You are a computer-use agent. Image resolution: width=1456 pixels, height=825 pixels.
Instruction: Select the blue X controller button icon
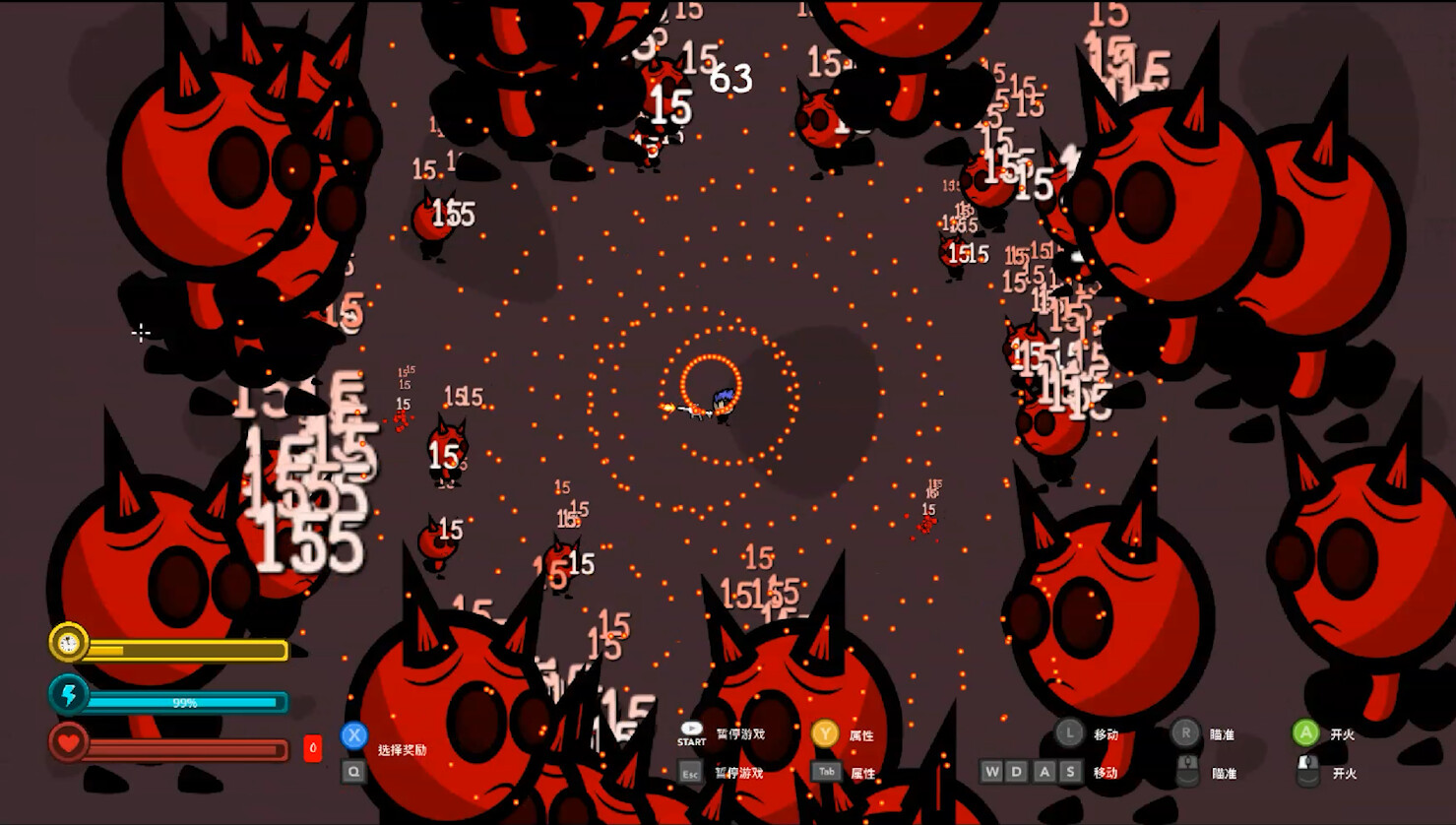354,733
